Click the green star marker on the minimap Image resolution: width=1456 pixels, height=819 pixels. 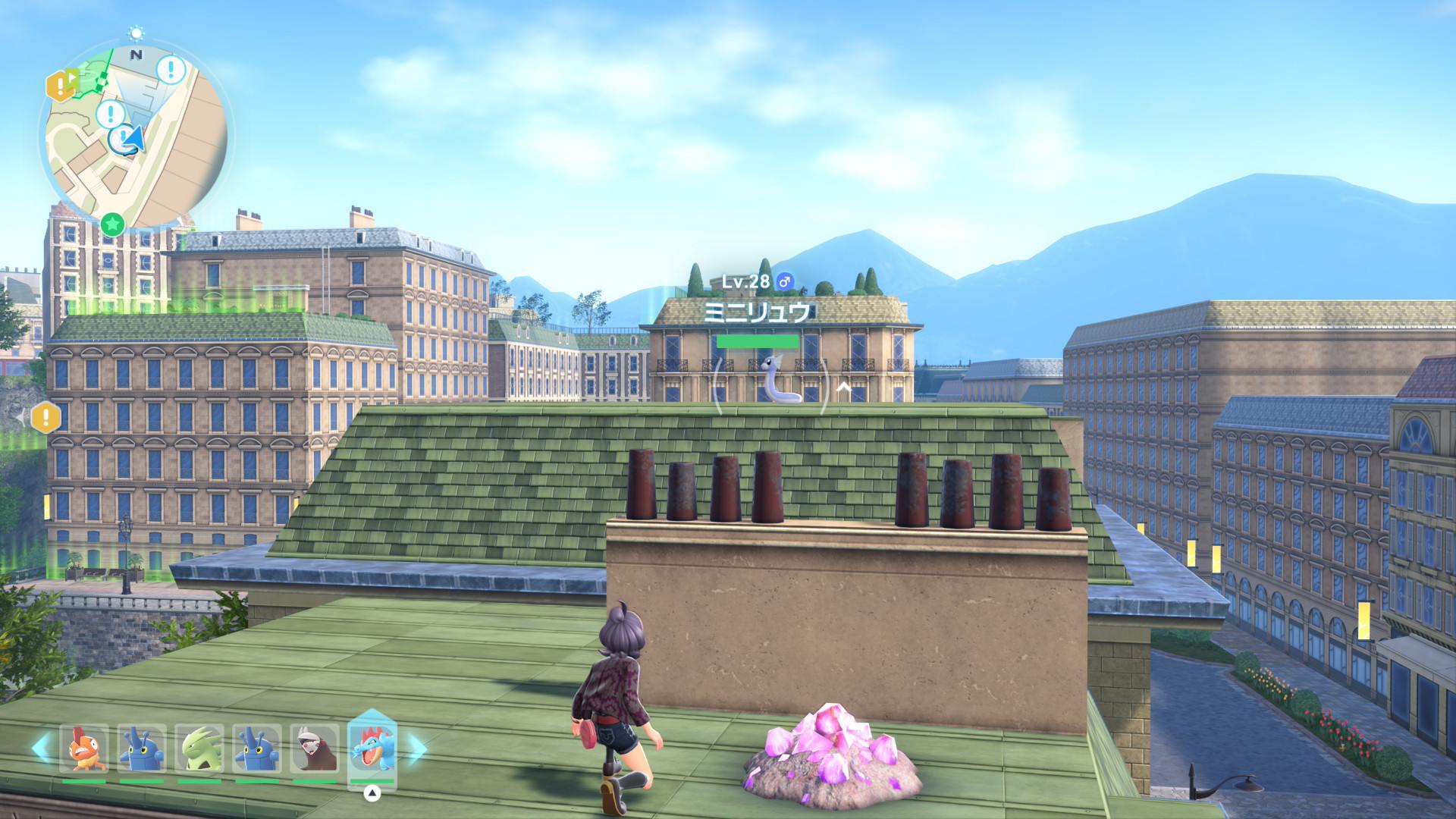click(112, 224)
